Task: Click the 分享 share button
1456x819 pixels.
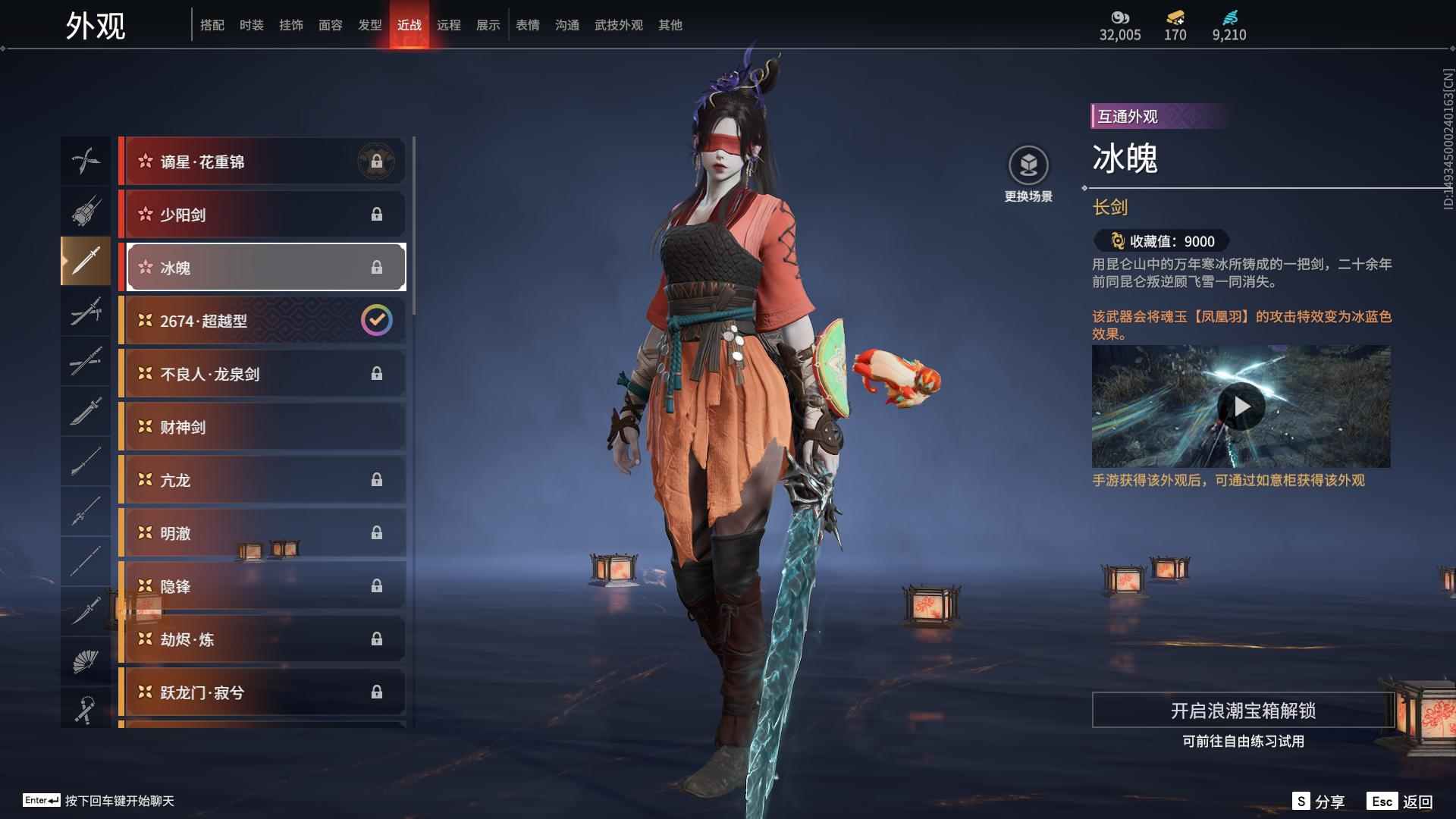Action: 1319,802
